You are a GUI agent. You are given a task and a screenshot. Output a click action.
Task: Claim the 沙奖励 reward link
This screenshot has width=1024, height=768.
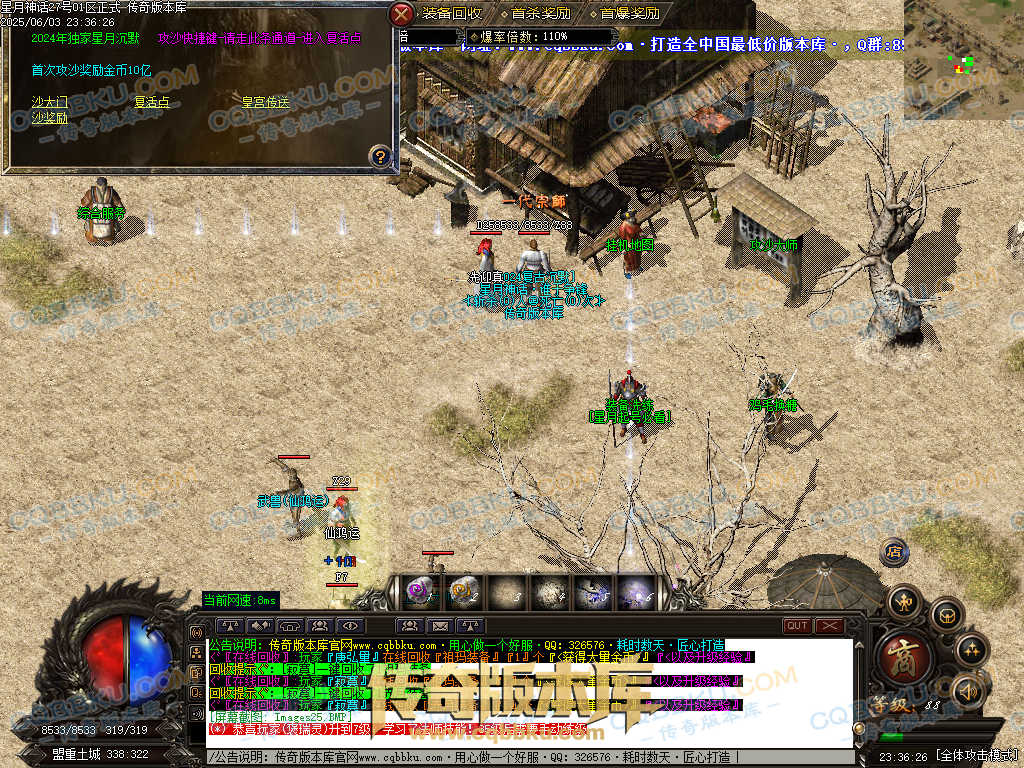tap(49, 117)
